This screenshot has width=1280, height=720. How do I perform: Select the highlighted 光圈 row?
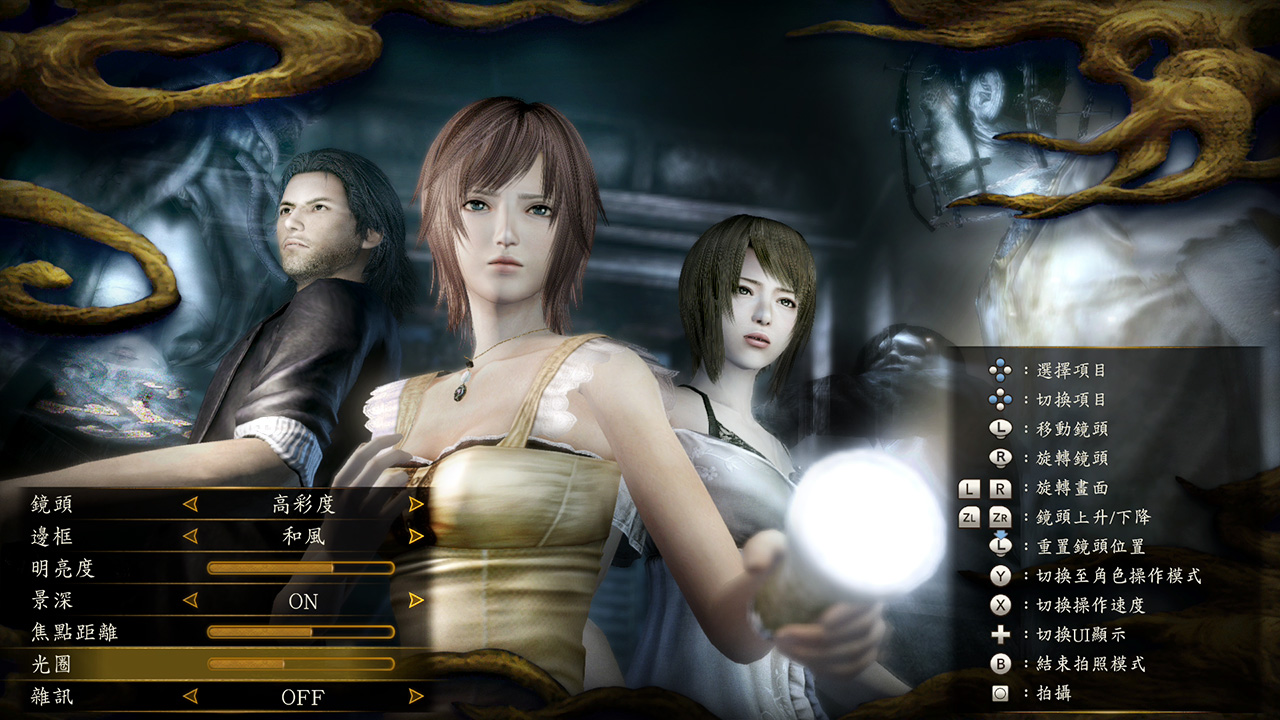52,664
